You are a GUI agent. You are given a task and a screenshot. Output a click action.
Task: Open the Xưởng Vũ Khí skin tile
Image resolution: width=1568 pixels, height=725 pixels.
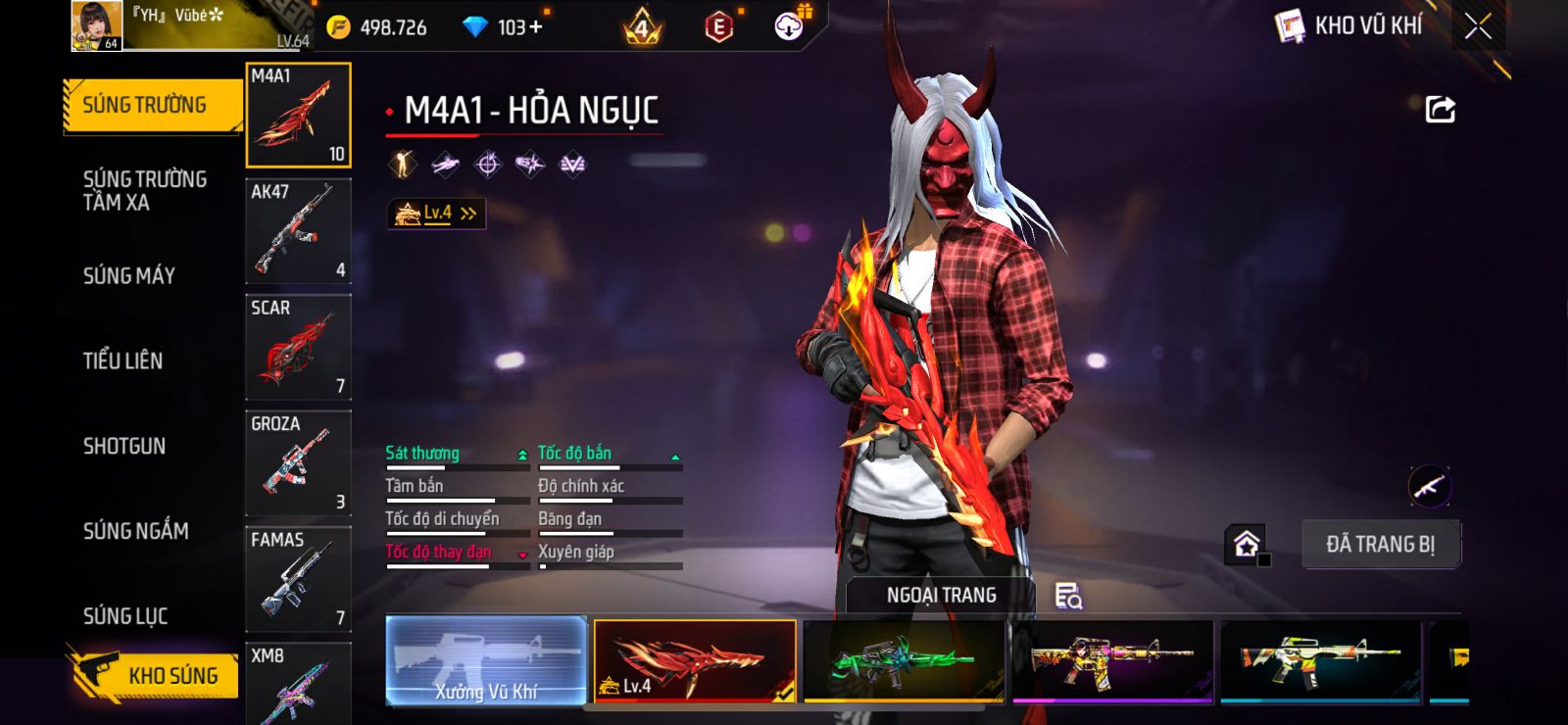486,660
